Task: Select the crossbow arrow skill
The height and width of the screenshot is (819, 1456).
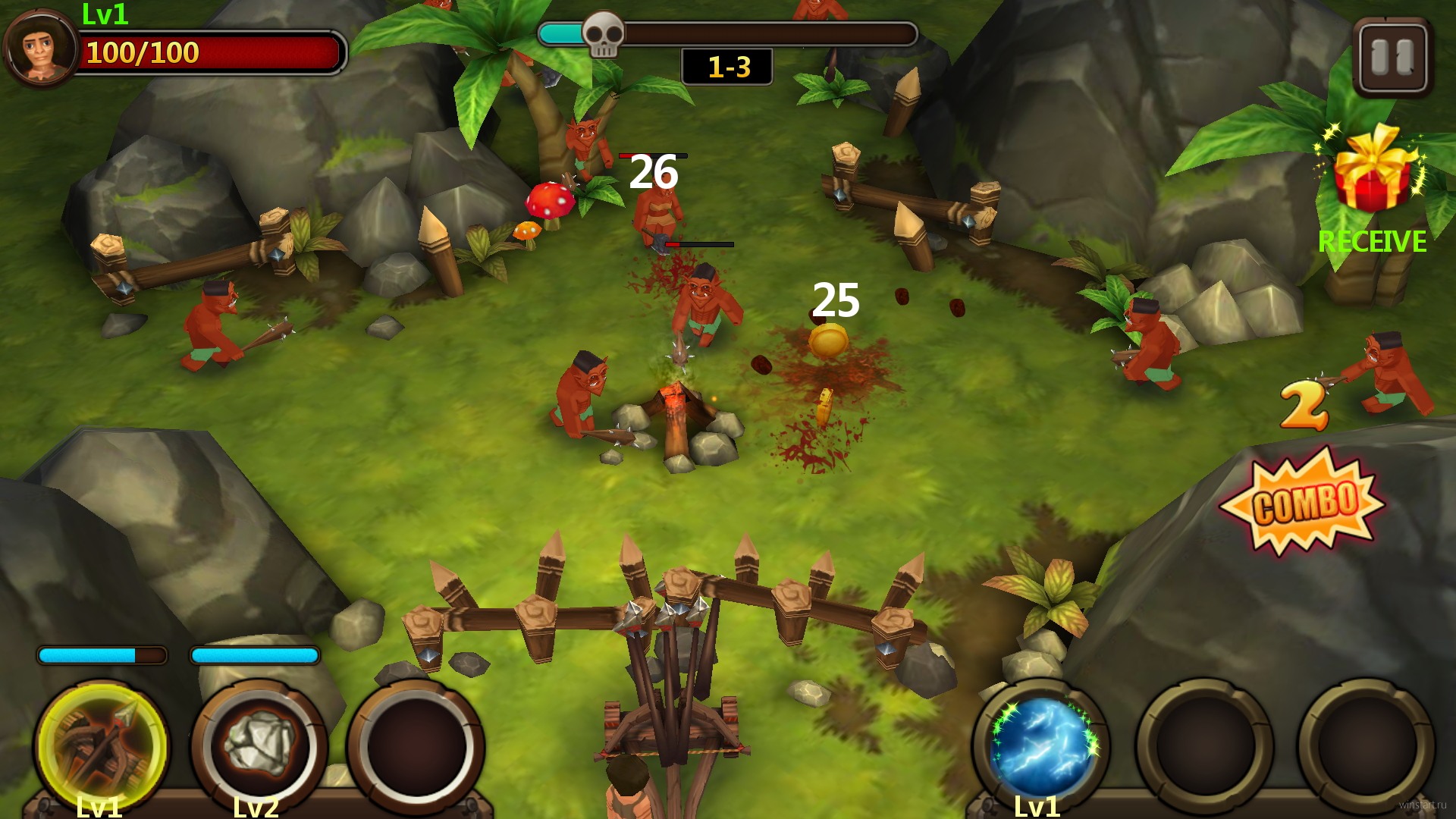Action: tap(102, 745)
